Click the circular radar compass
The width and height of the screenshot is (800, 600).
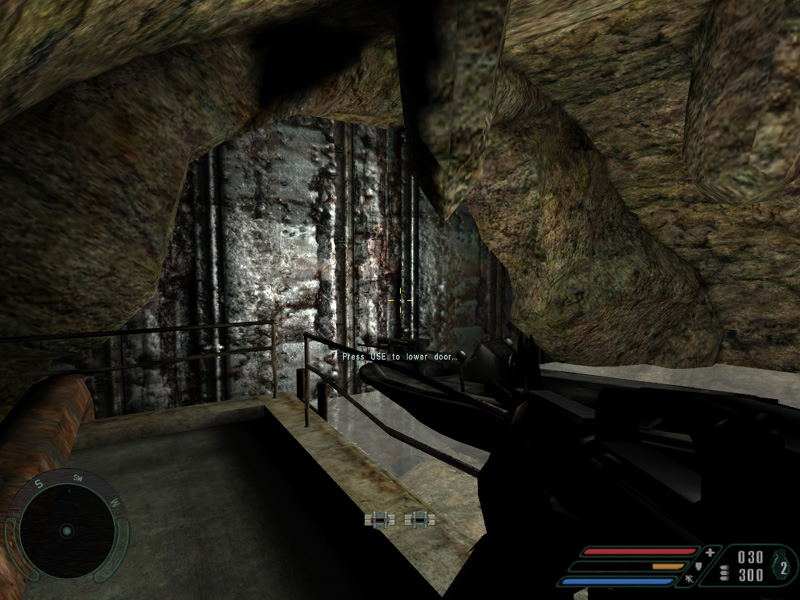66,529
